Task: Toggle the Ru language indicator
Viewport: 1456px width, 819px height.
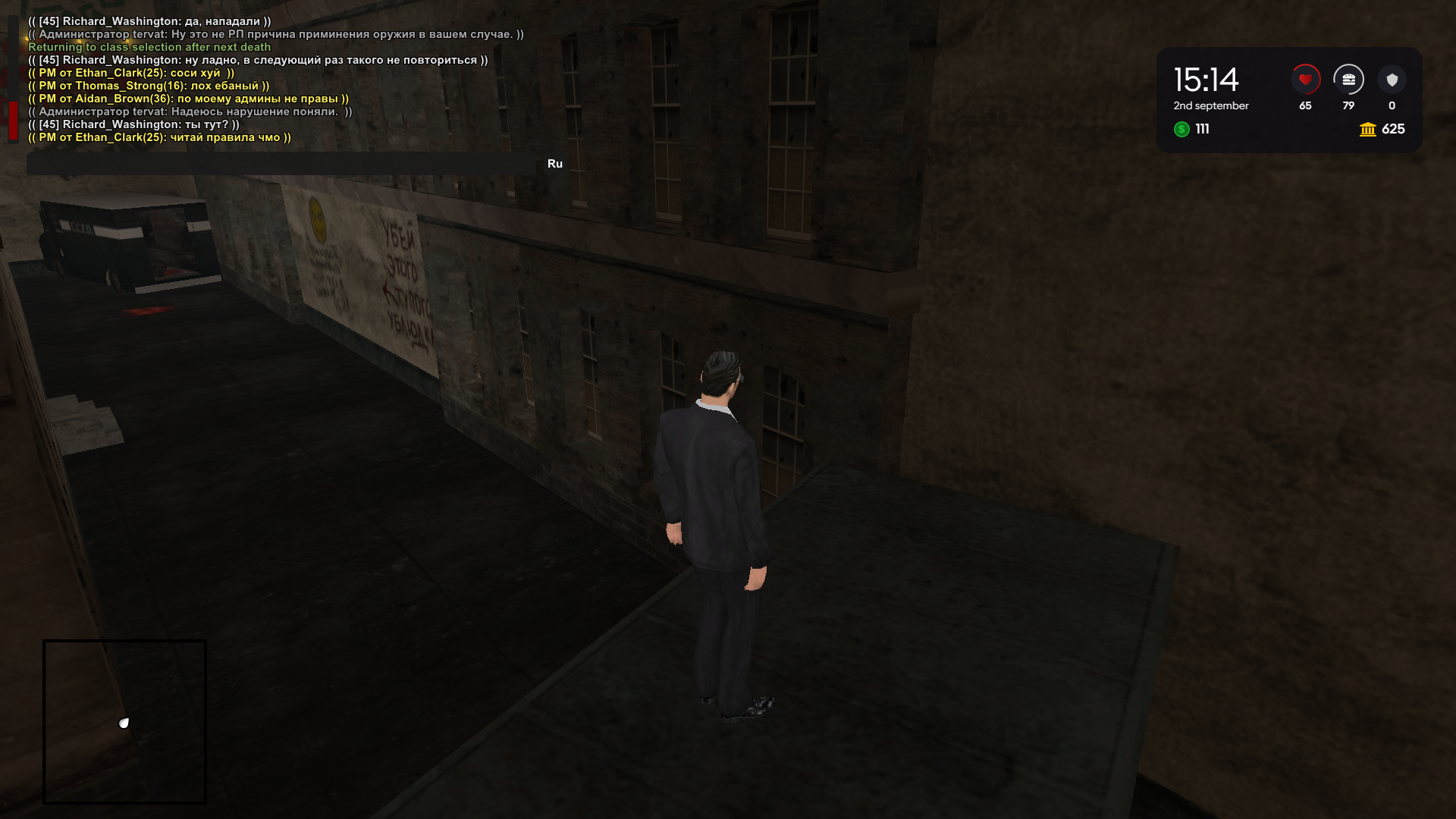Action: (x=554, y=163)
